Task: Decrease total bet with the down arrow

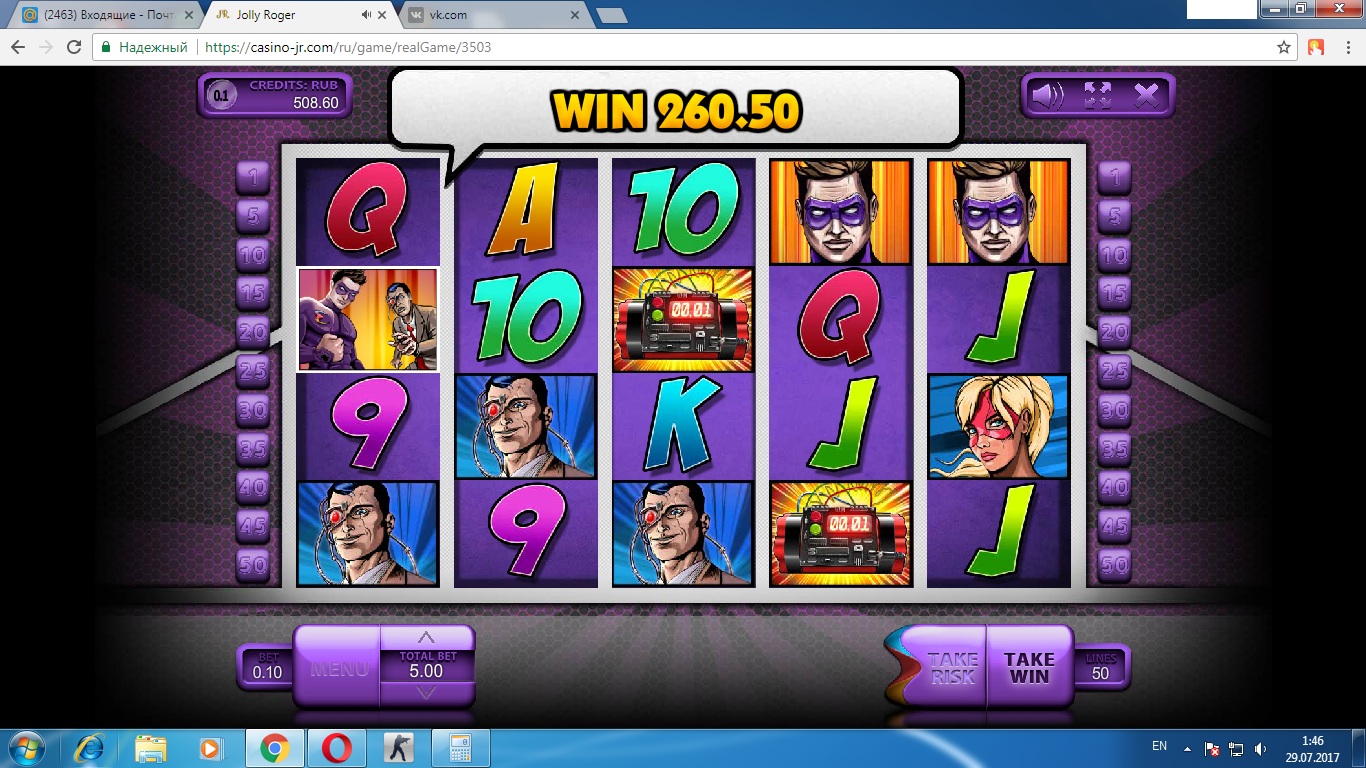Action: tap(426, 693)
